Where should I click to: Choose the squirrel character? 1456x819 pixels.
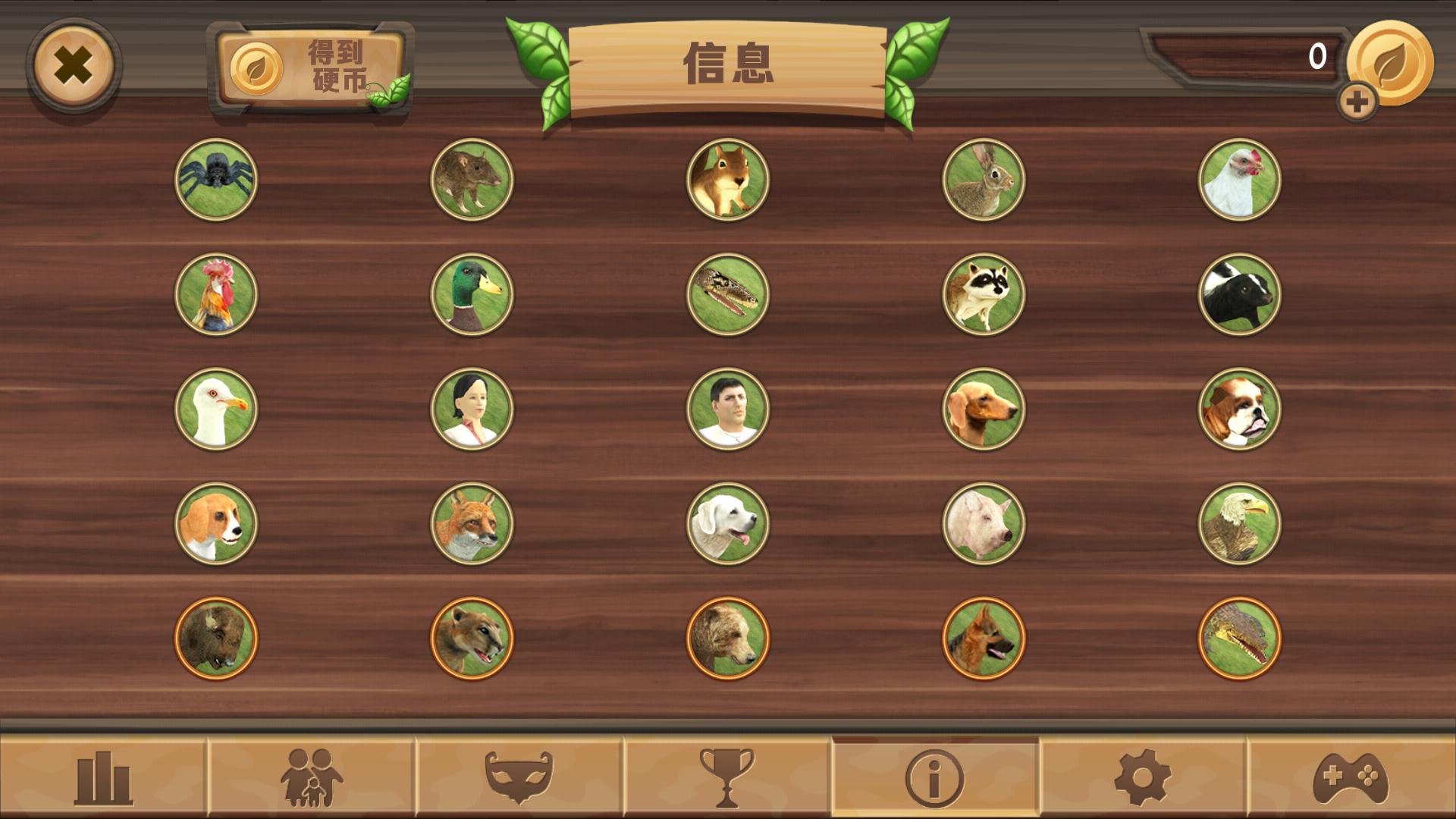click(x=726, y=181)
